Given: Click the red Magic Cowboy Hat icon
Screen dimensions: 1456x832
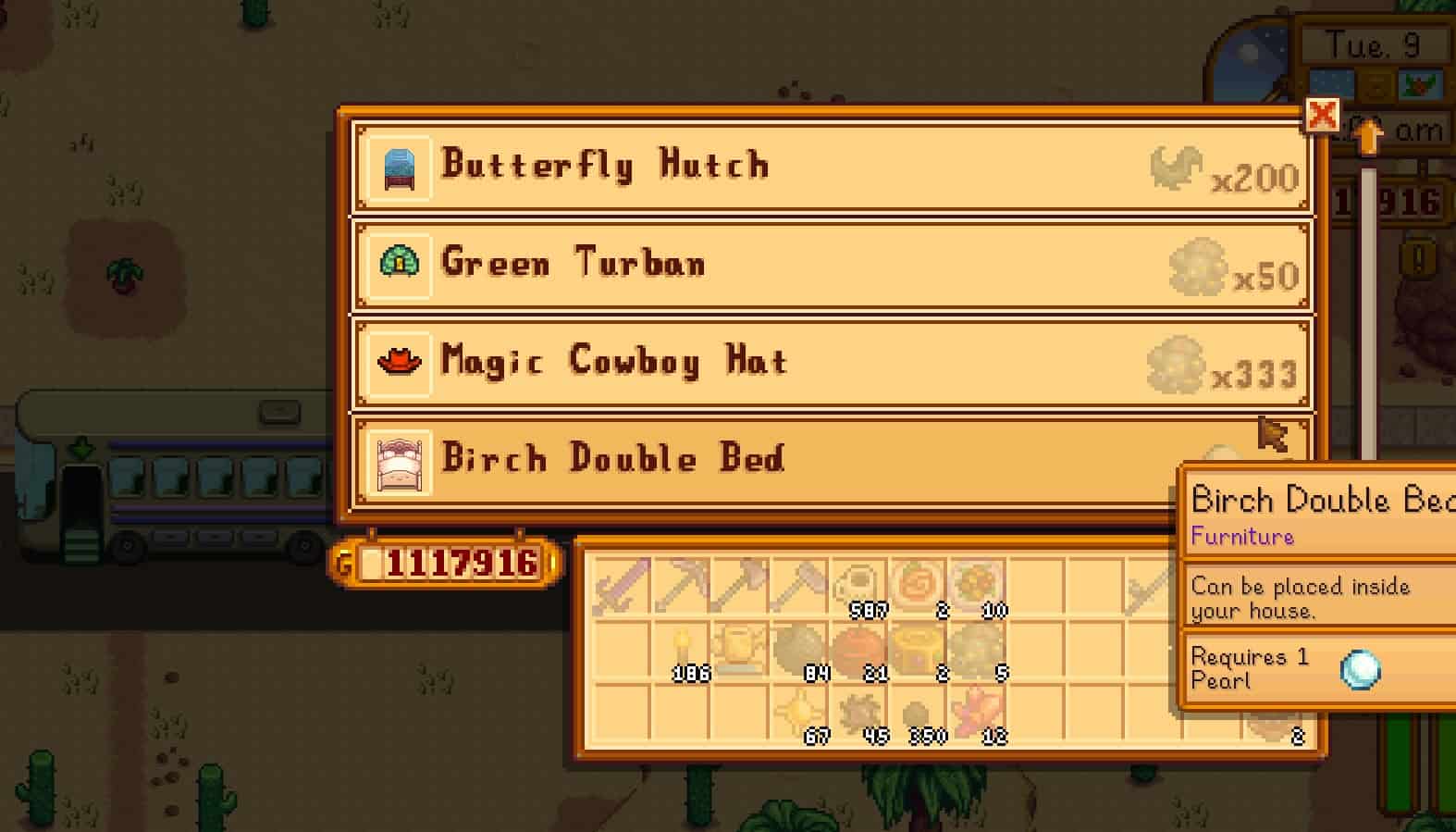Looking at the screenshot, I should point(399,363).
